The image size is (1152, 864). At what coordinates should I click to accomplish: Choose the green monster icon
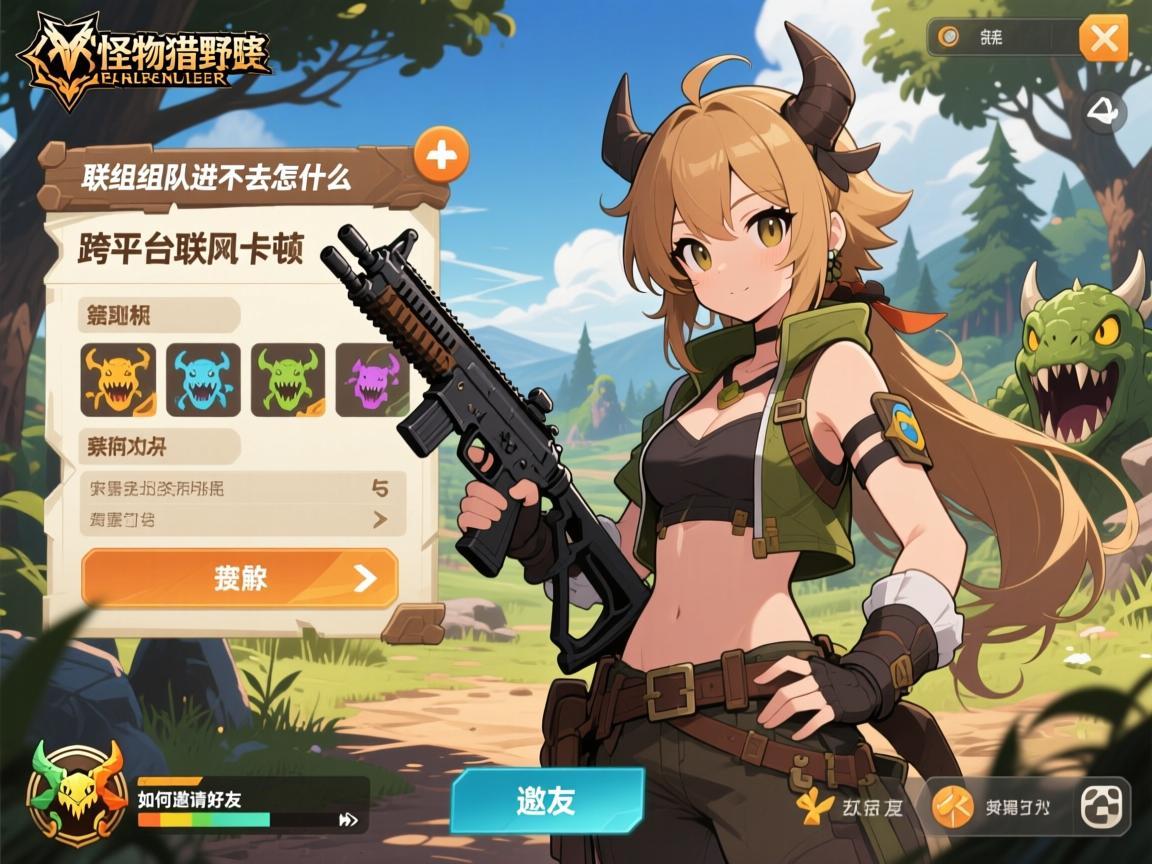click(x=288, y=380)
